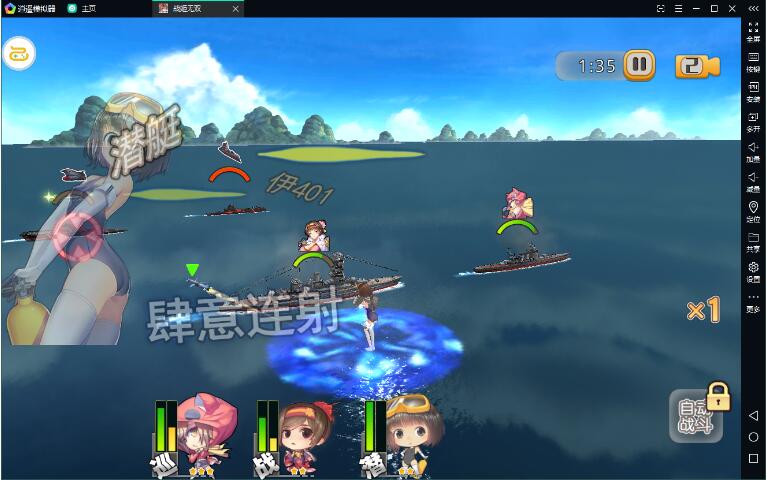
Task: Open the emulator key-mapping (按键) tool
Action: 753,62
